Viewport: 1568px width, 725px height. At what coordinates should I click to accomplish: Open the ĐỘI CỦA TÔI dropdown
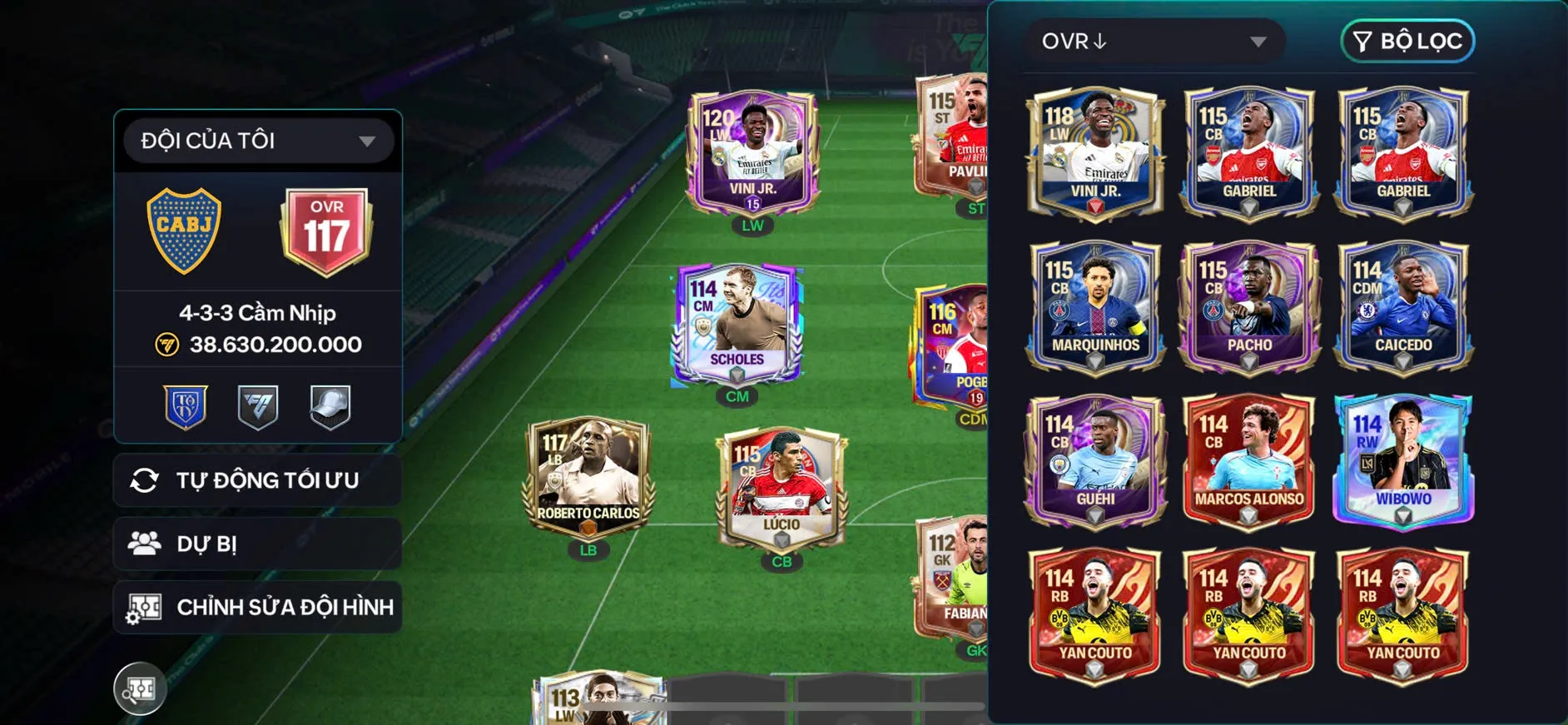[257, 140]
